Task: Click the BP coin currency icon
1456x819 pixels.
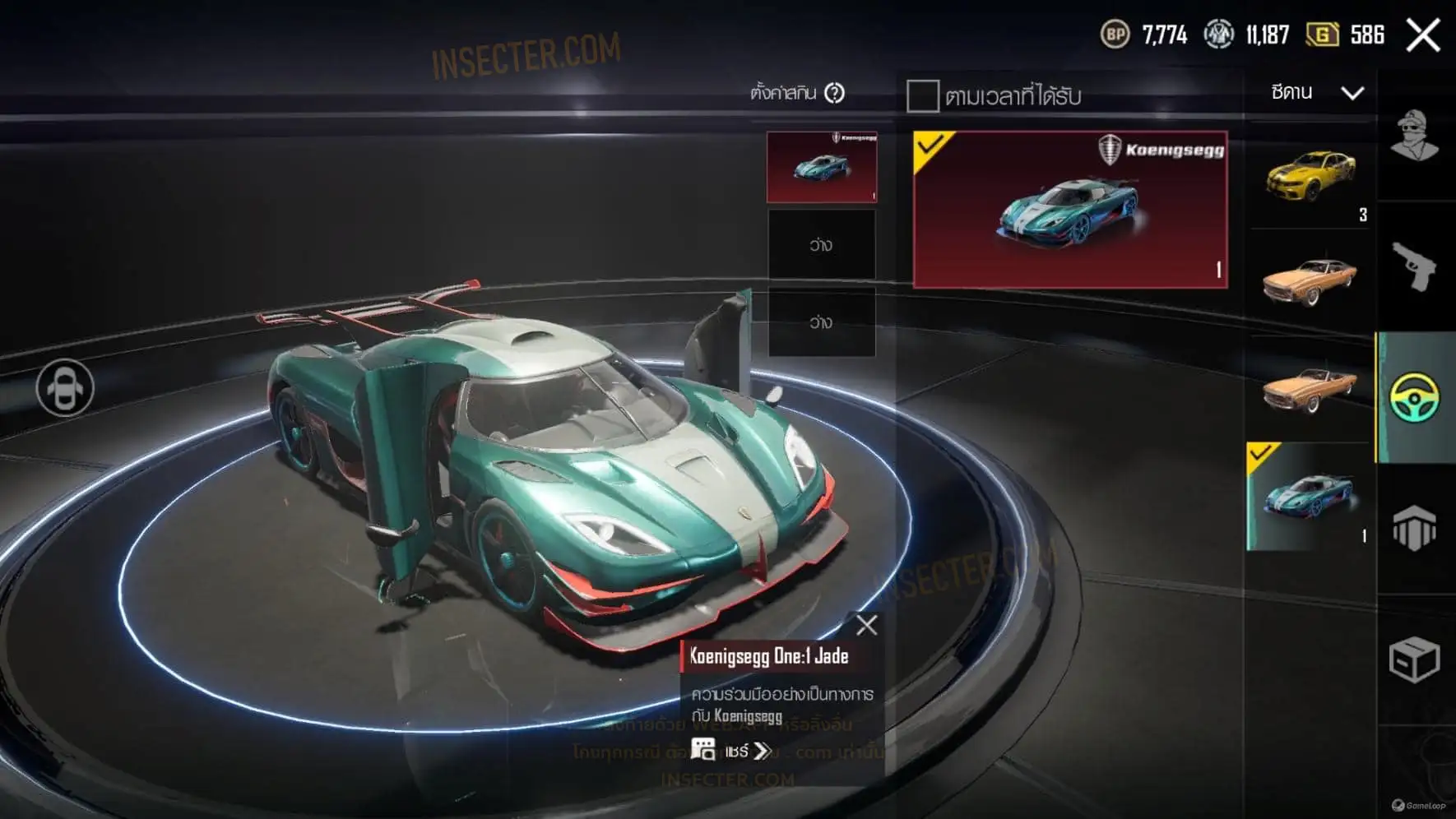Action: tap(1115, 35)
